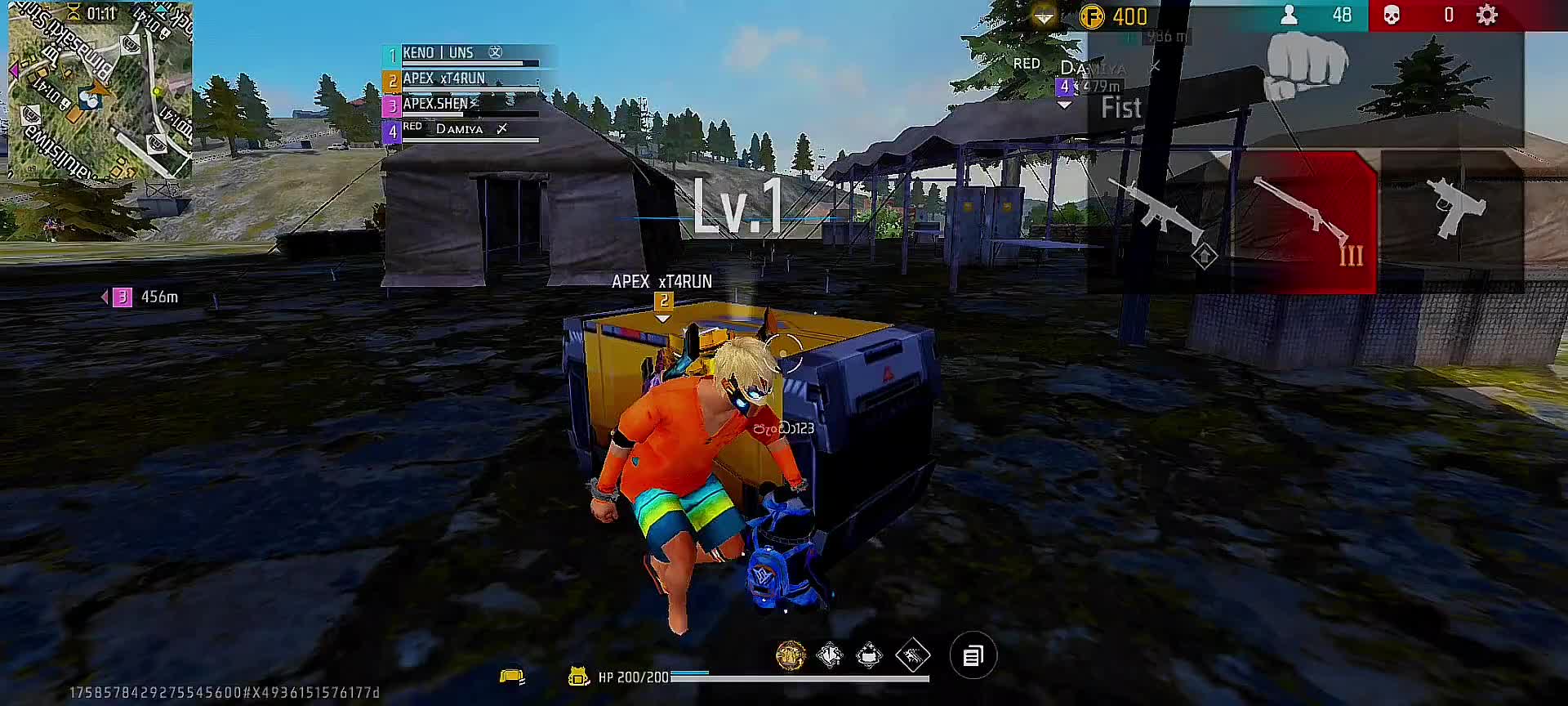Tap the running figure diamond skill icon
Viewport: 1568px width, 706px height.
912,655
